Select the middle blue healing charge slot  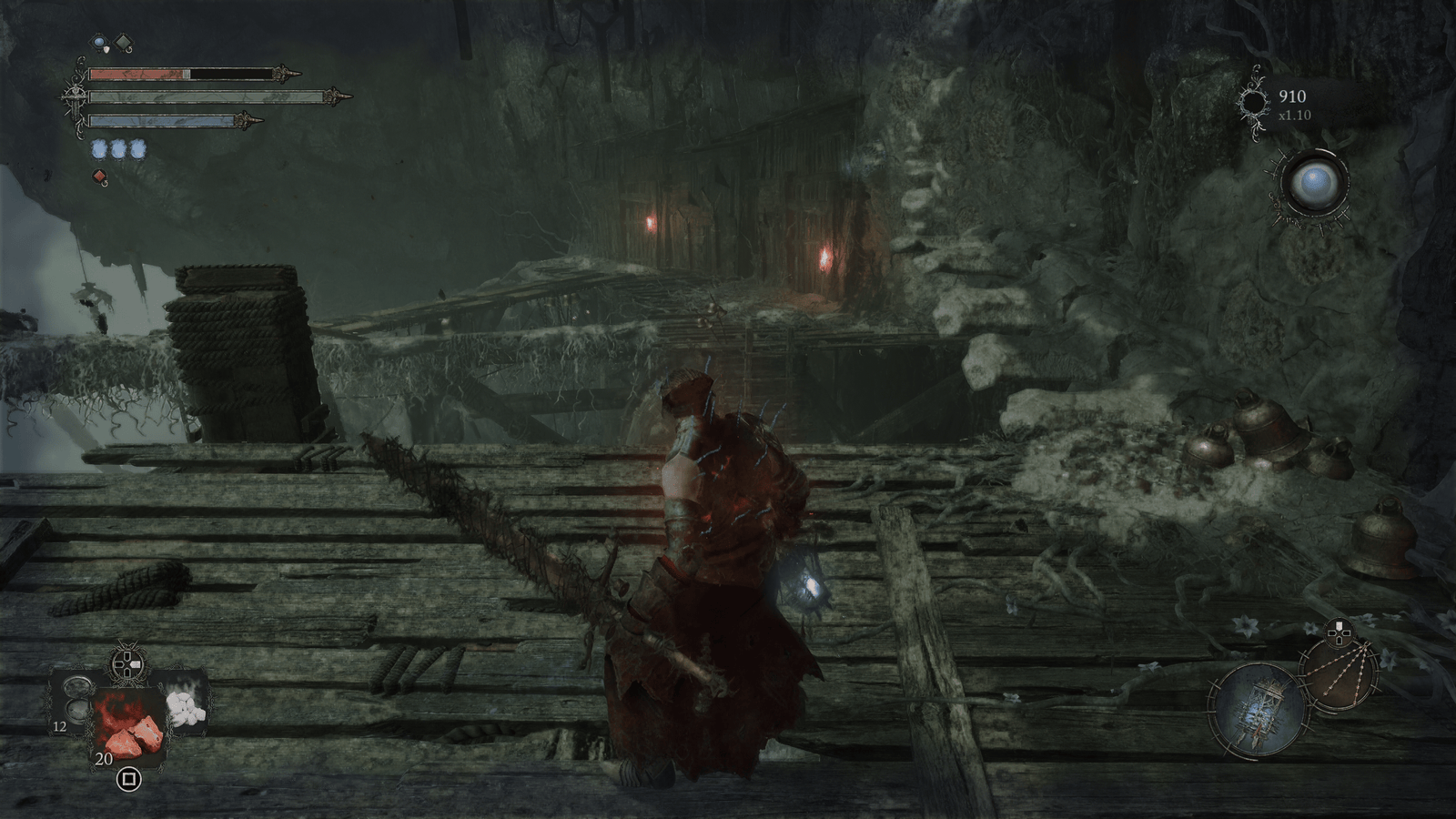[x=119, y=149]
